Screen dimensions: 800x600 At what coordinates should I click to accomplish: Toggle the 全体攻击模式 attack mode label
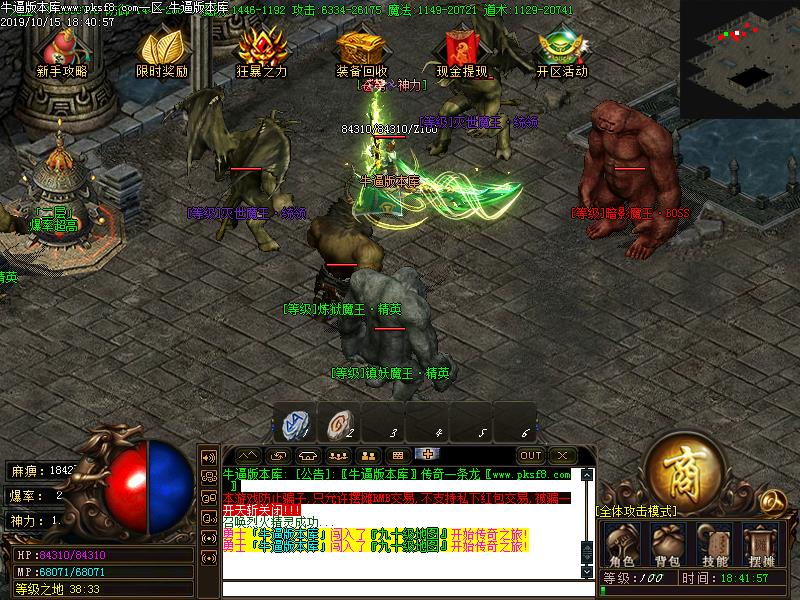(636, 511)
